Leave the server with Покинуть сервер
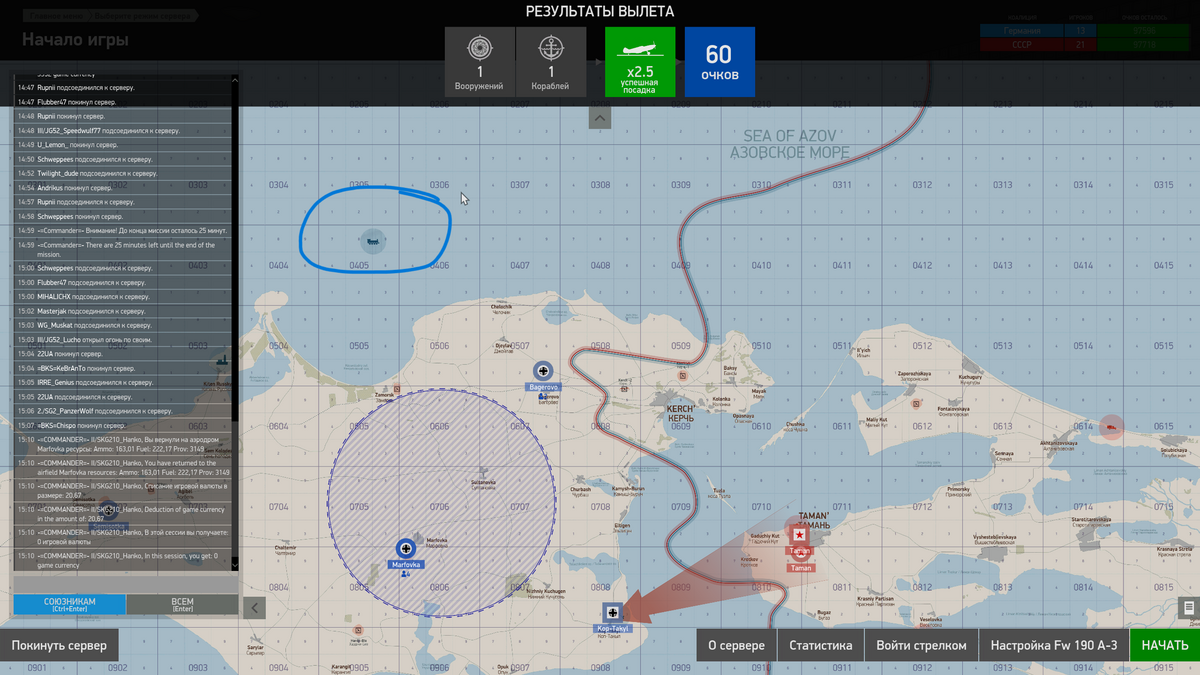1200x675 pixels. coord(59,645)
